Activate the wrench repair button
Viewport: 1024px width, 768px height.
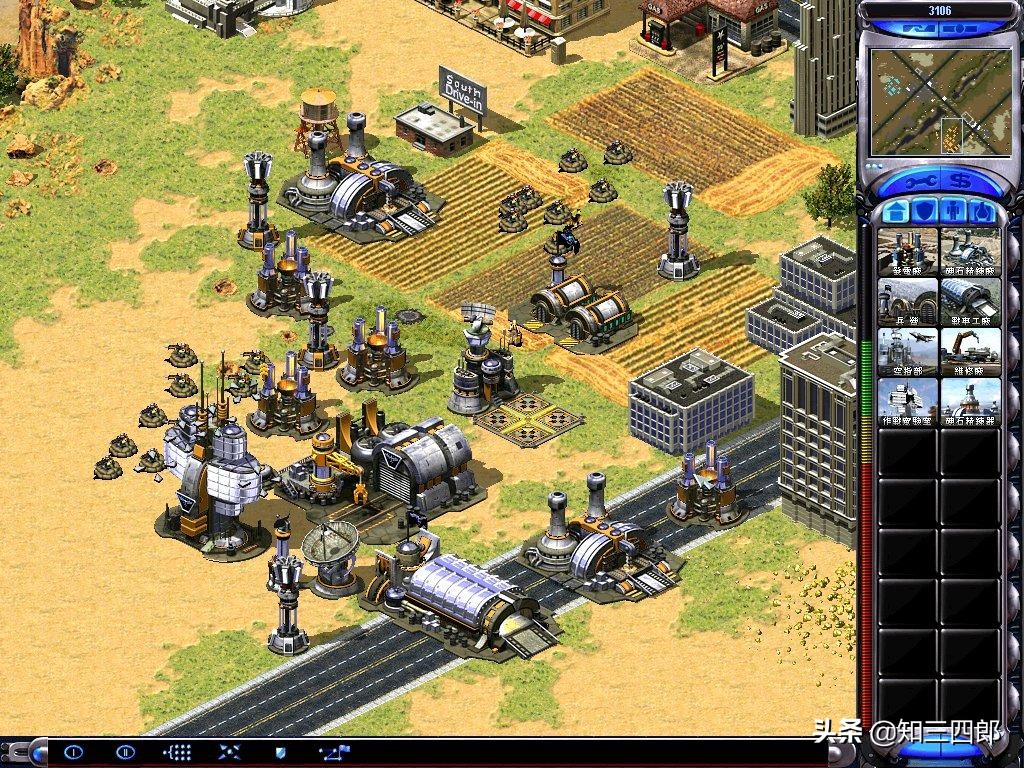[913, 183]
